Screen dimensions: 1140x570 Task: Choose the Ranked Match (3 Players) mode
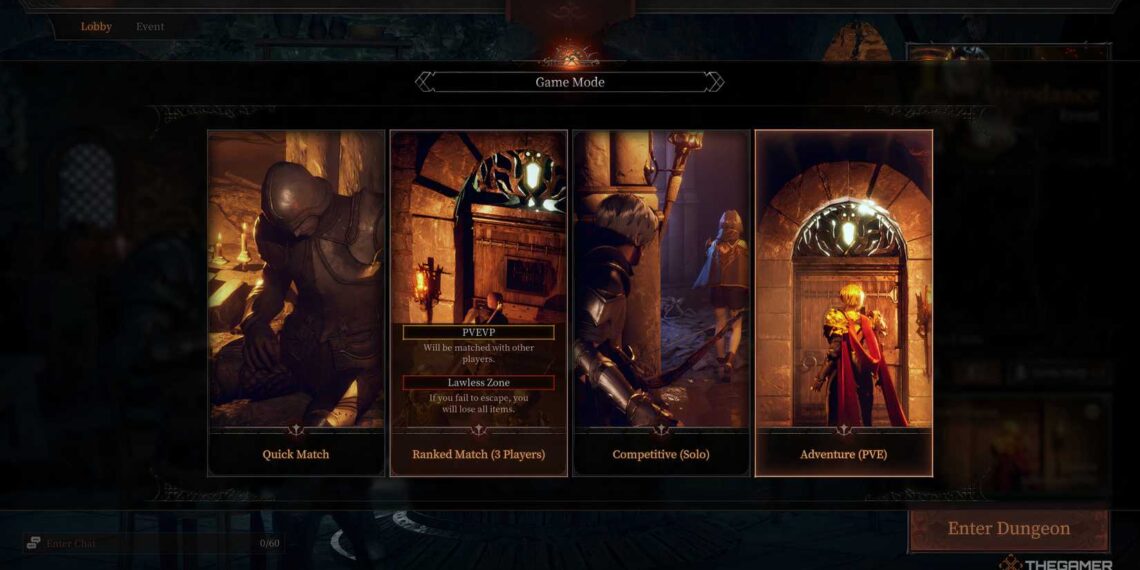tap(479, 302)
